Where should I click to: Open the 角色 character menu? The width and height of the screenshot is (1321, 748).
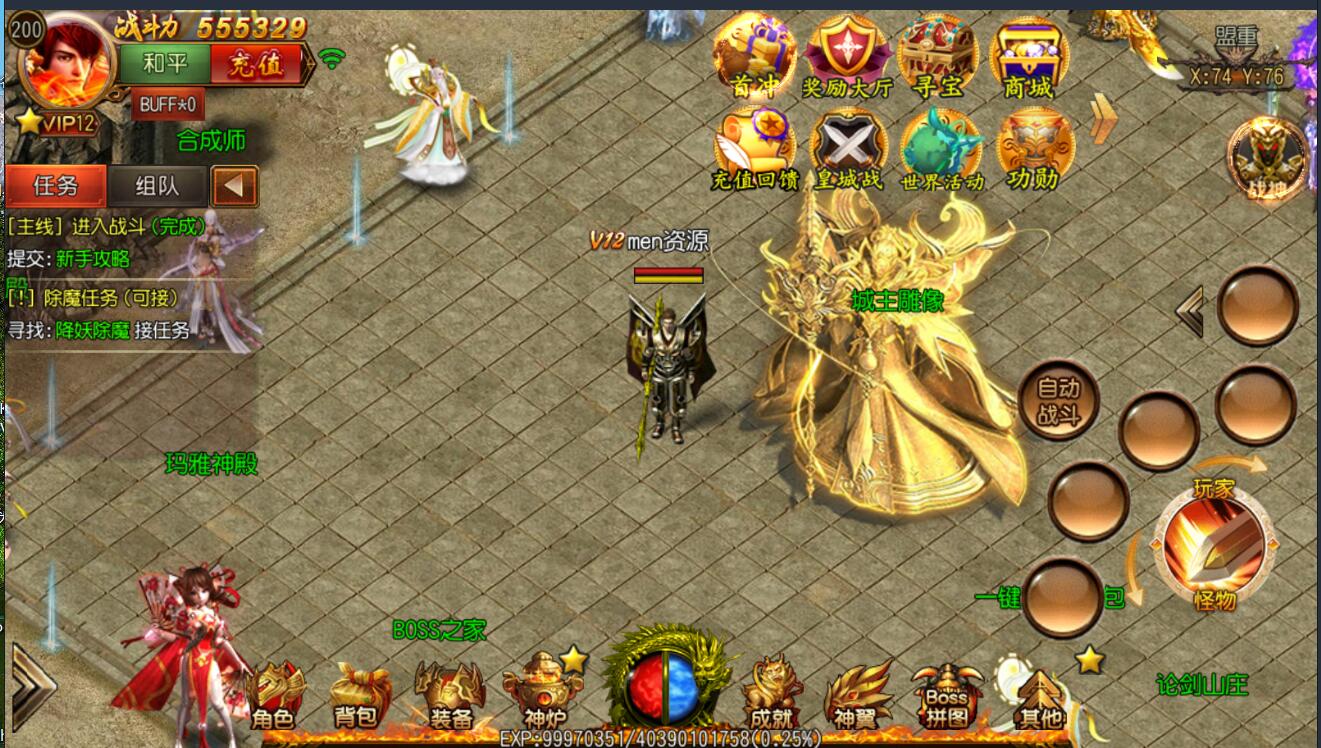pos(275,695)
